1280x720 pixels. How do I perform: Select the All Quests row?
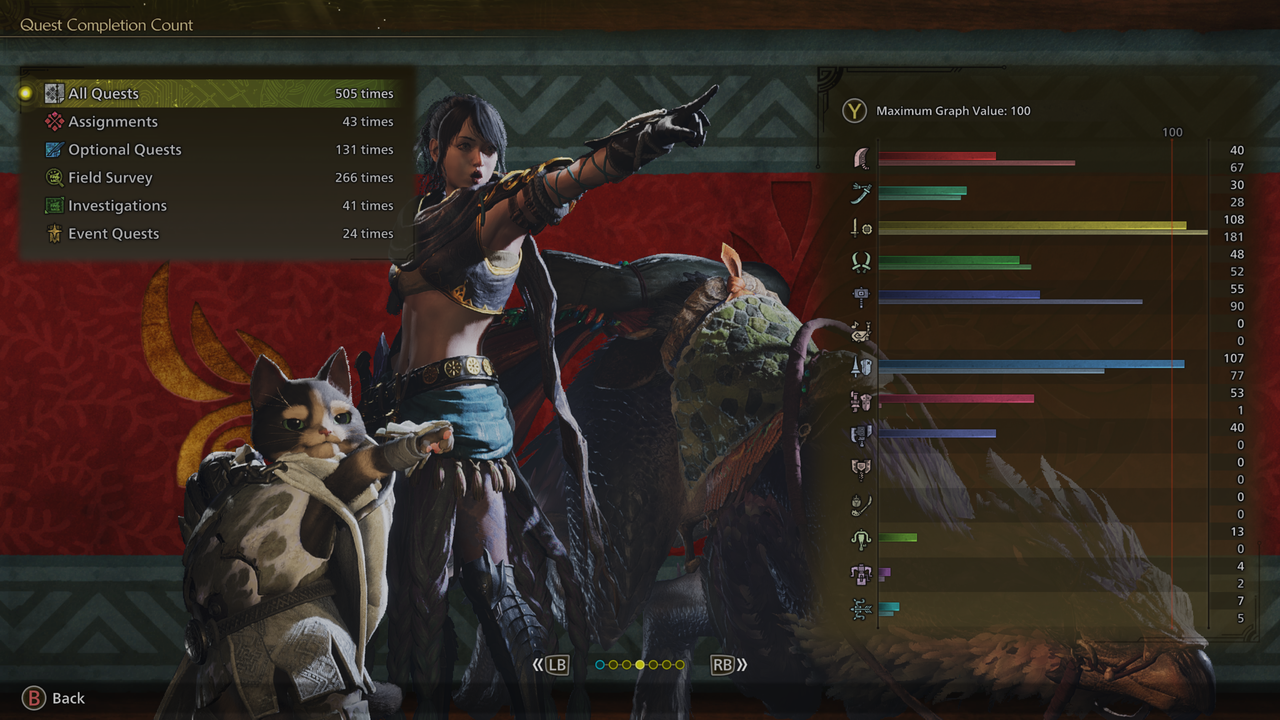click(x=218, y=94)
